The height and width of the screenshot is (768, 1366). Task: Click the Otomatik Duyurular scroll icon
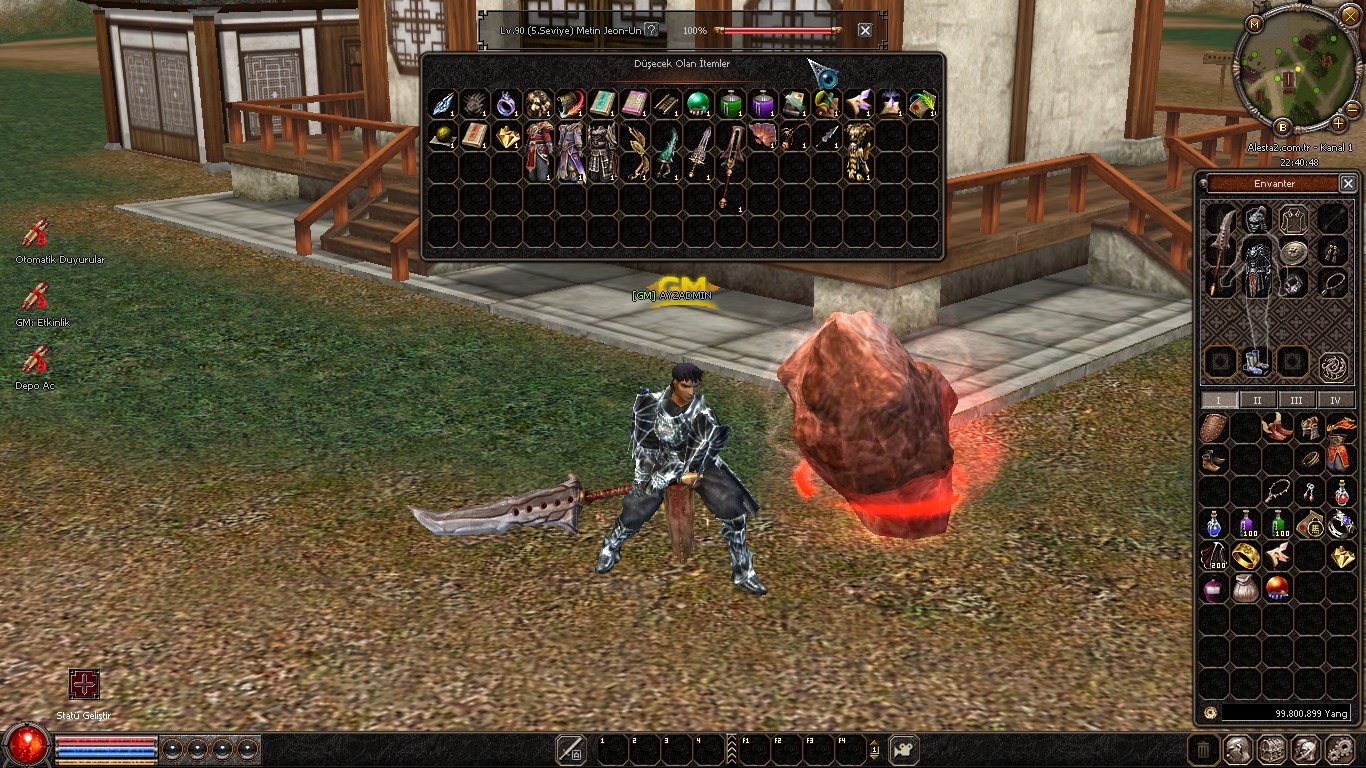tap(36, 234)
